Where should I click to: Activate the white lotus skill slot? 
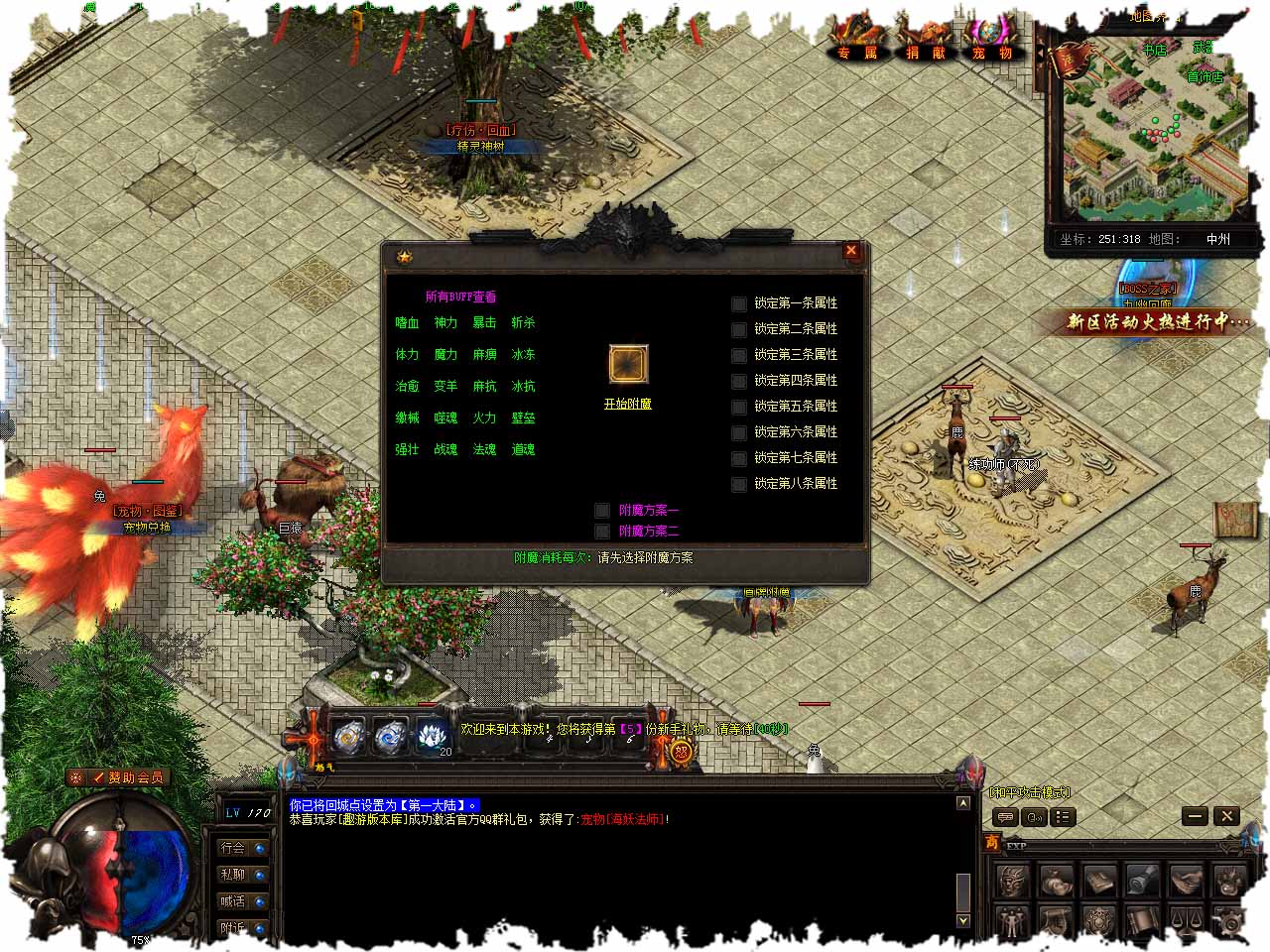point(430,736)
